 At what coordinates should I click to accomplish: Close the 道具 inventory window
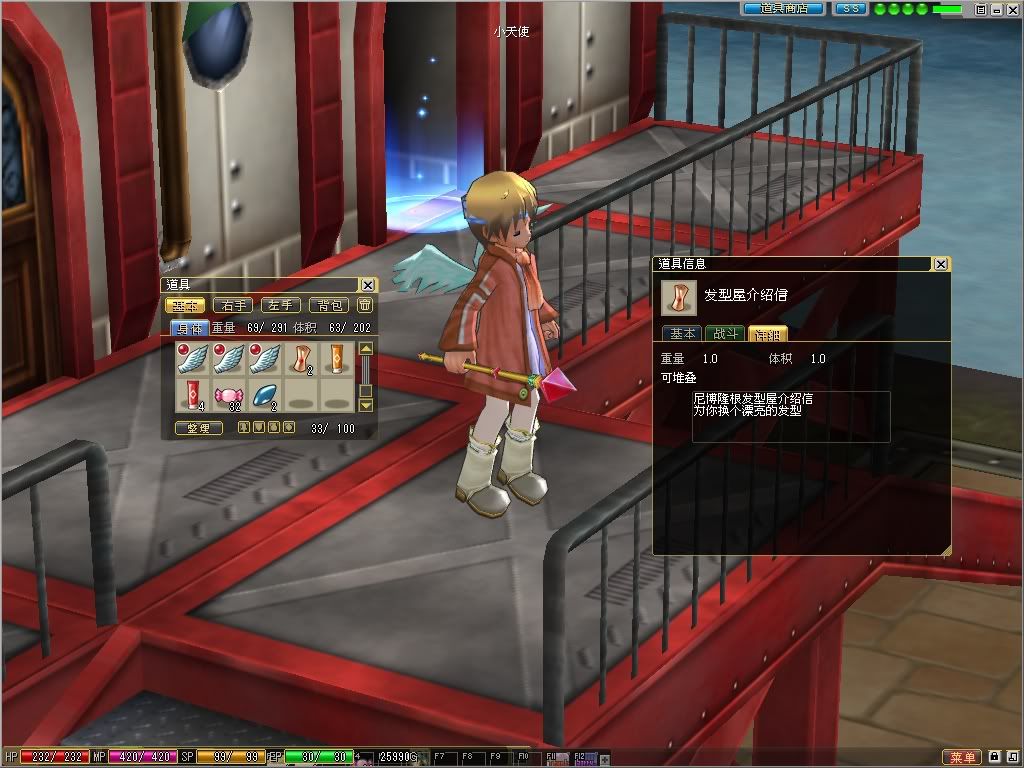pos(368,285)
